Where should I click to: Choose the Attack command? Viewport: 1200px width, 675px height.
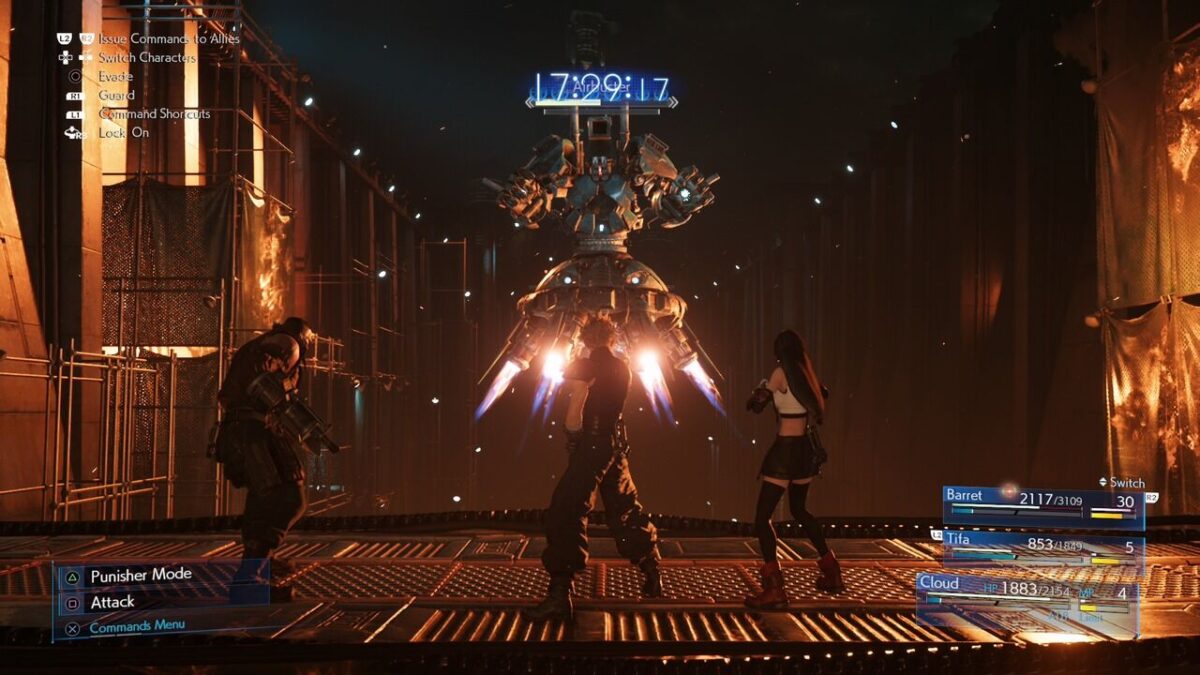112,602
